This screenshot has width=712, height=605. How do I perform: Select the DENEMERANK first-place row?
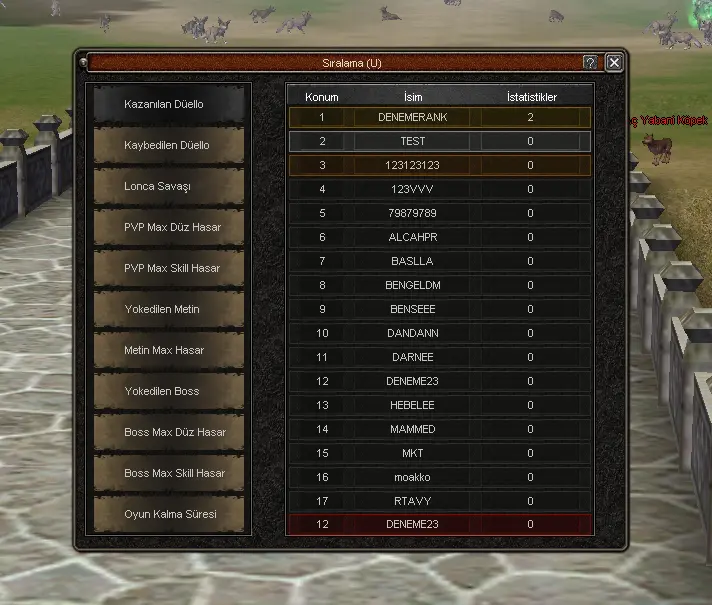pos(413,117)
